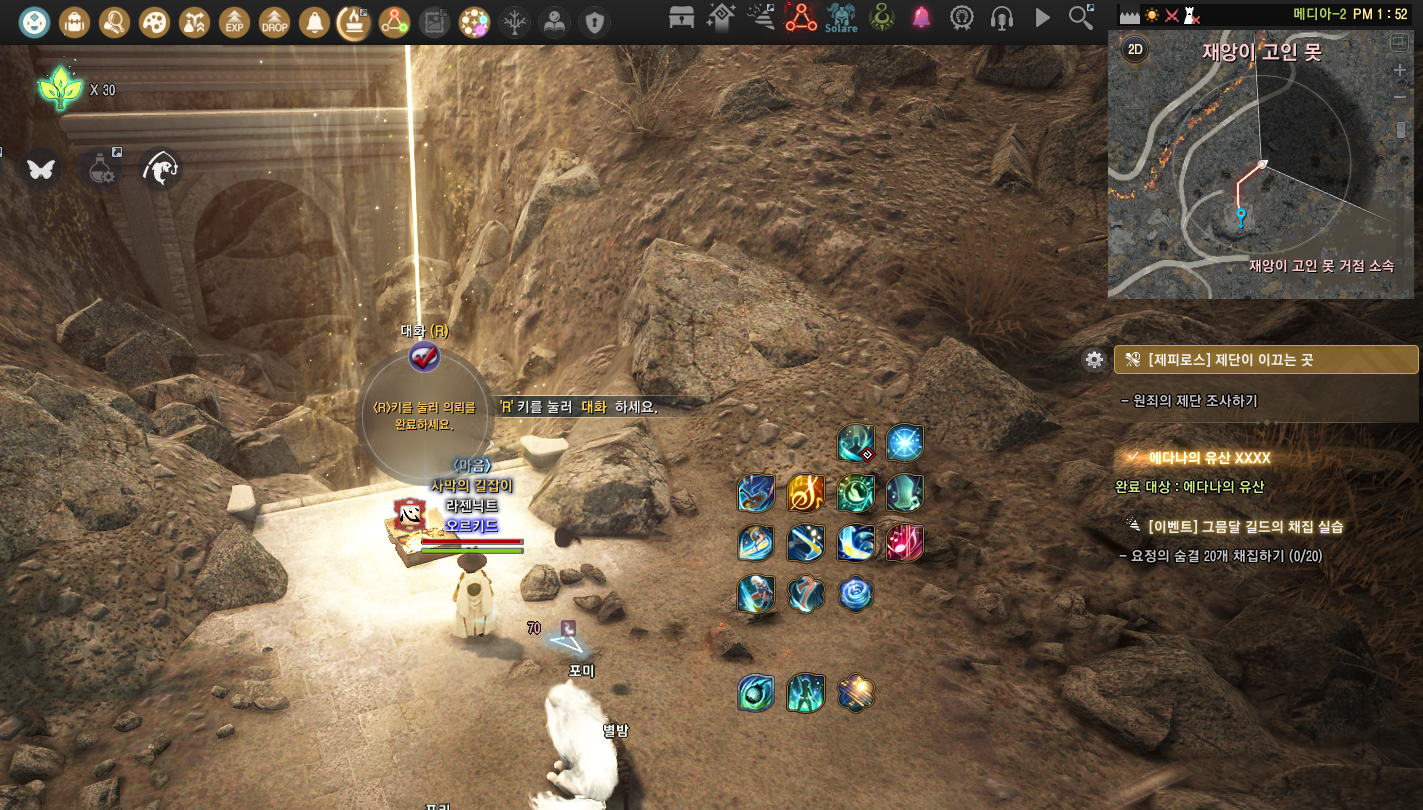Viewport: 1423px width, 810px height.
Task: Open the DROP rate buff icon
Action: tap(274, 20)
